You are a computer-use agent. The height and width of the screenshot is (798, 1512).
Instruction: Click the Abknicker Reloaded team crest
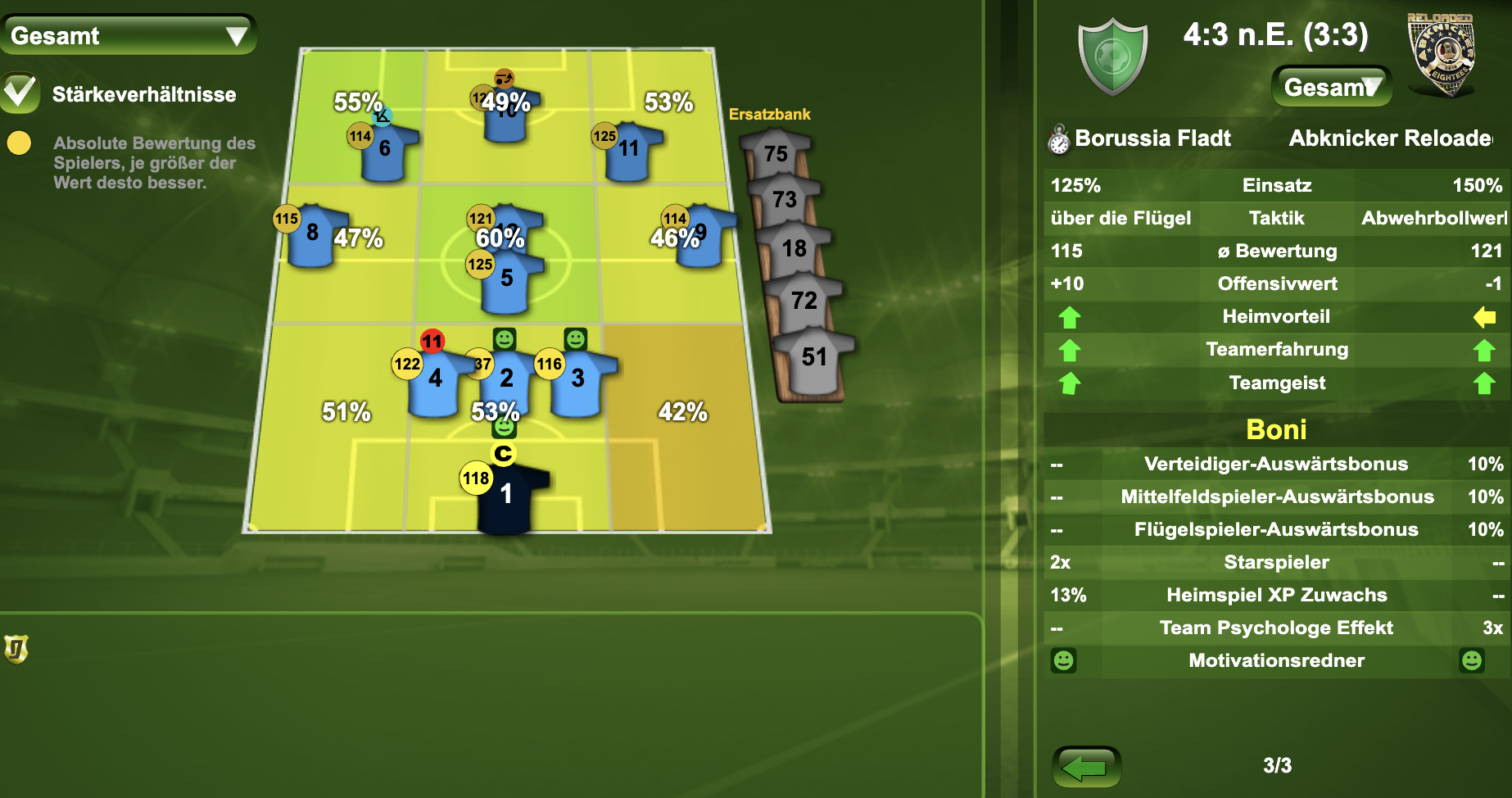coord(1441,55)
